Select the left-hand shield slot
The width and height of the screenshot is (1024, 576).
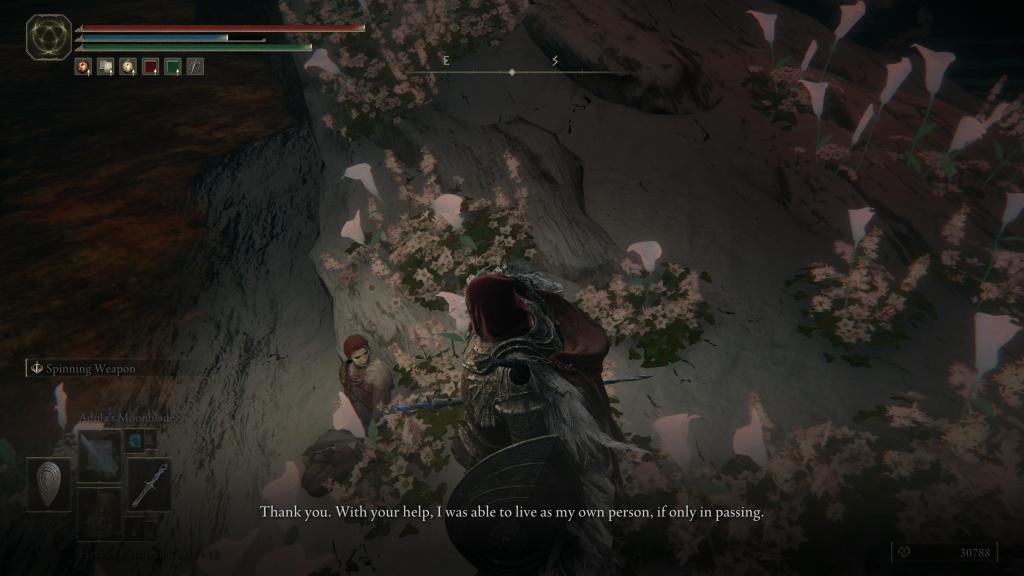click(49, 484)
